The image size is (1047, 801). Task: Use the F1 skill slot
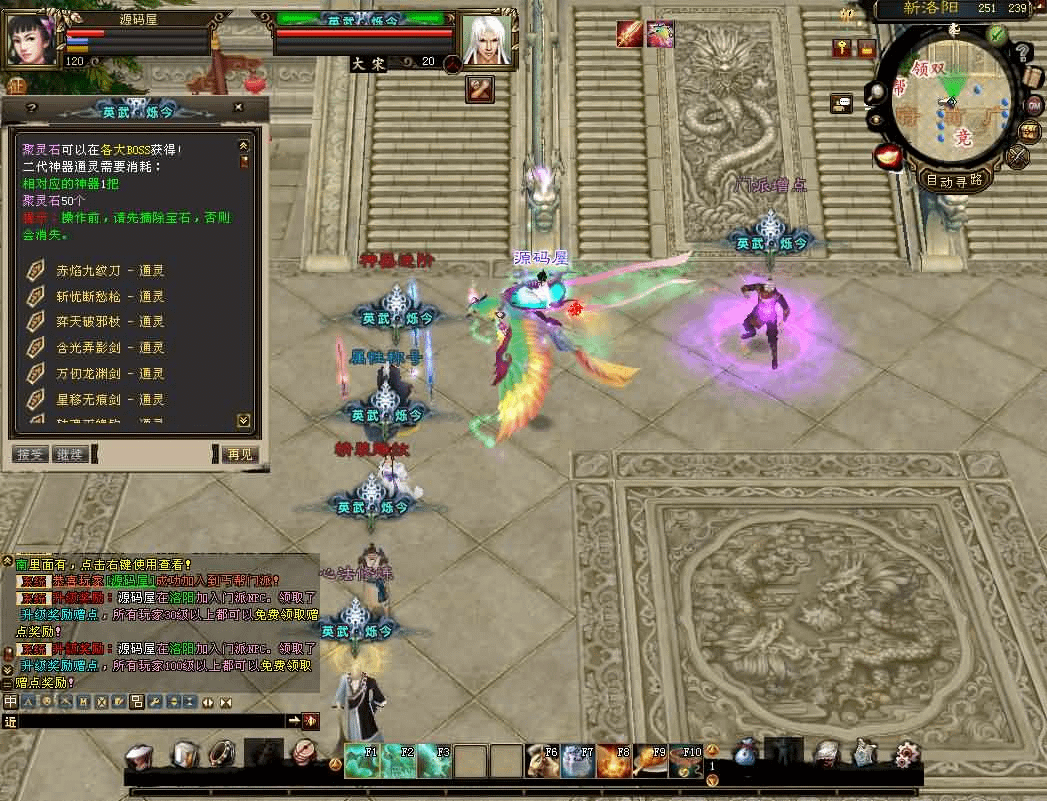coord(361,760)
